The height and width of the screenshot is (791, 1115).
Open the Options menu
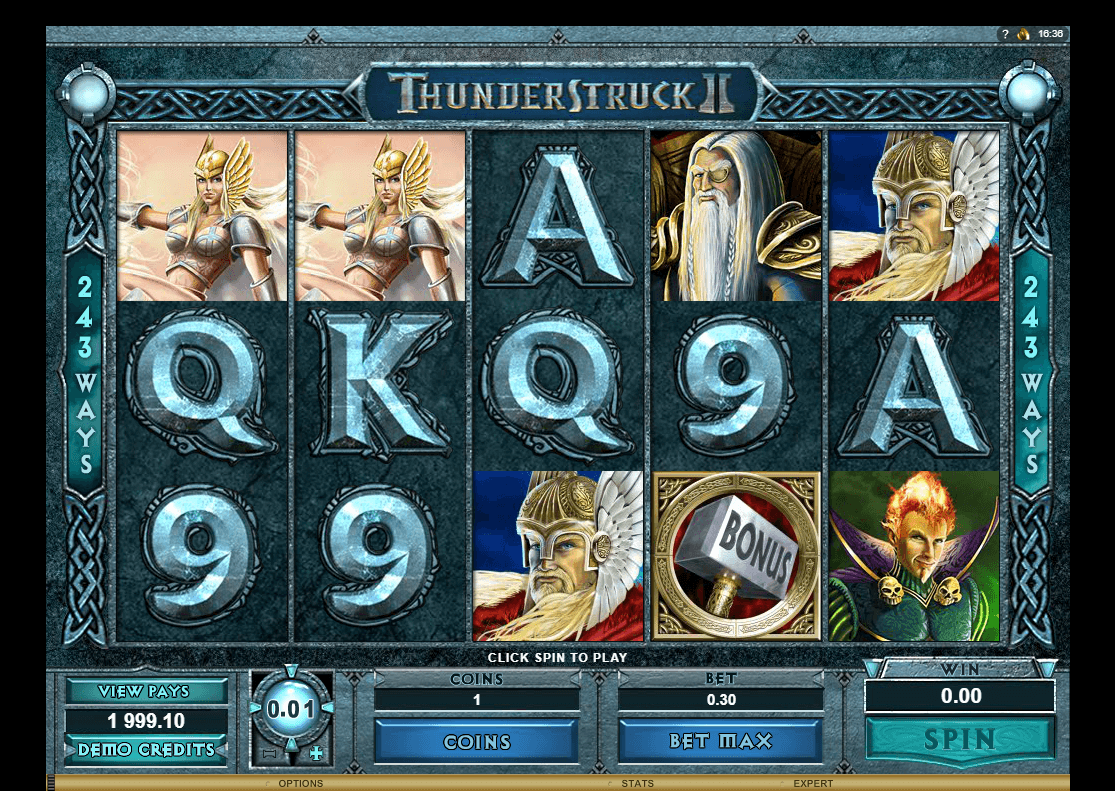pyautogui.click(x=299, y=783)
